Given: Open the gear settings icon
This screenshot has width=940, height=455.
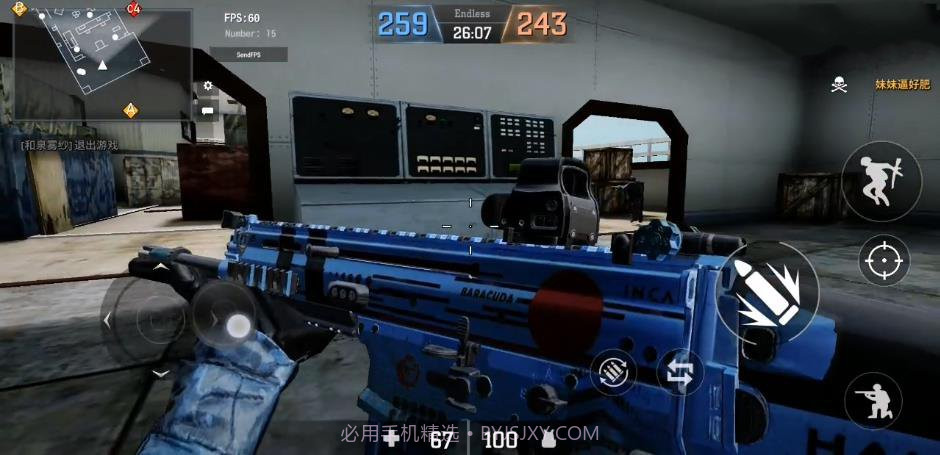Looking at the screenshot, I should (x=208, y=87).
